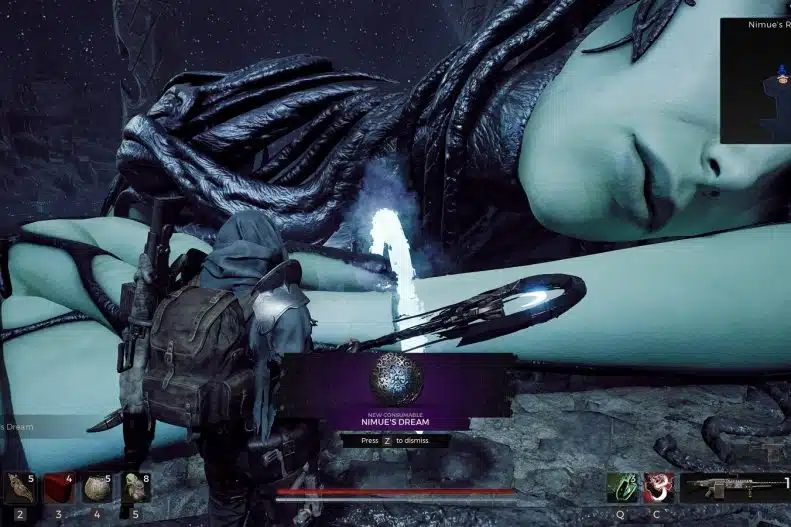The width and height of the screenshot is (791, 527).
Task: Use the red cube consumable
Action: [59, 488]
